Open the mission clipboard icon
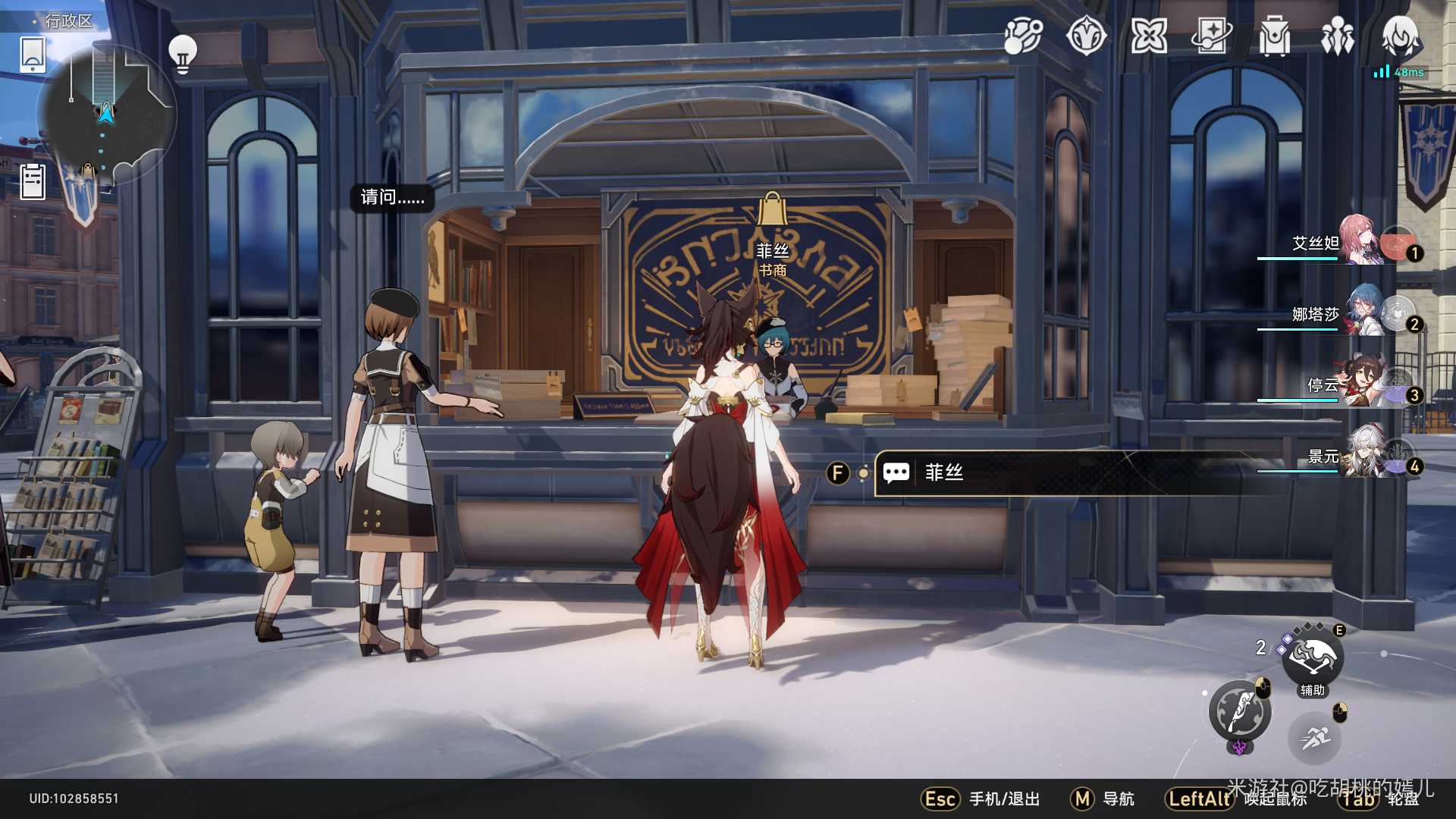Screen dimensions: 1456x819 click(33, 182)
